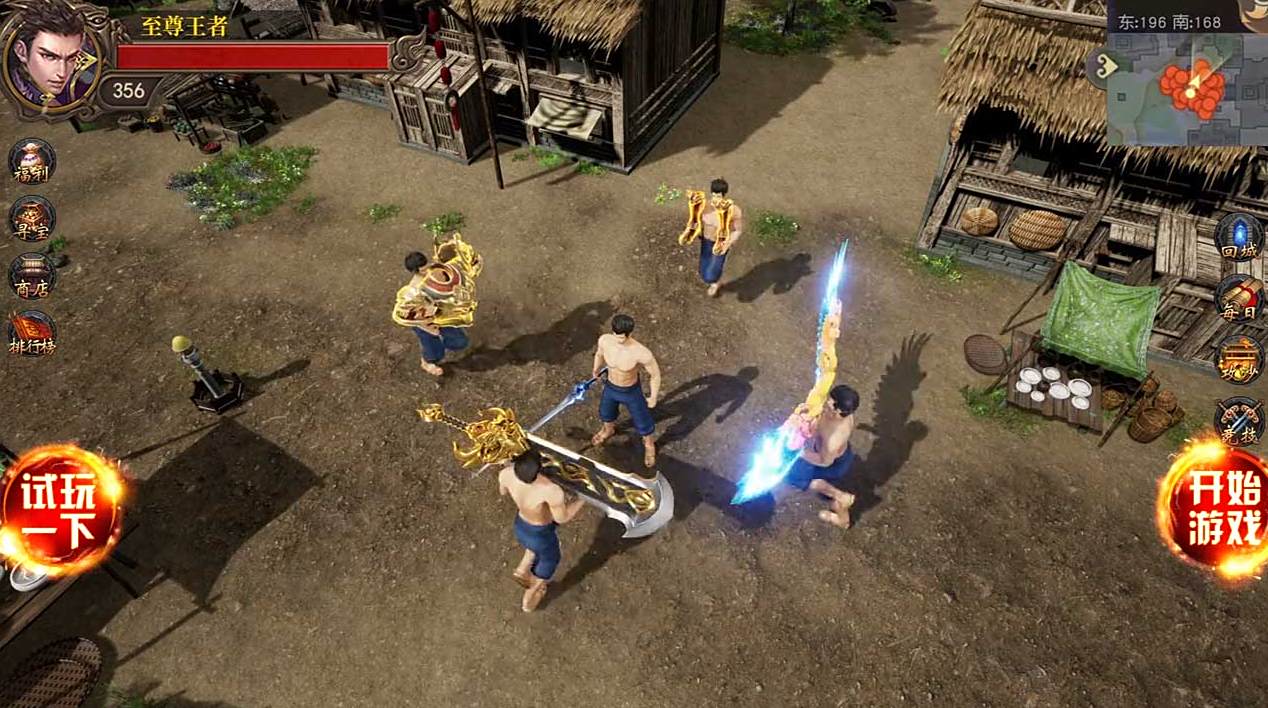Open the 攻沙 siege icon

[x=1238, y=358]
